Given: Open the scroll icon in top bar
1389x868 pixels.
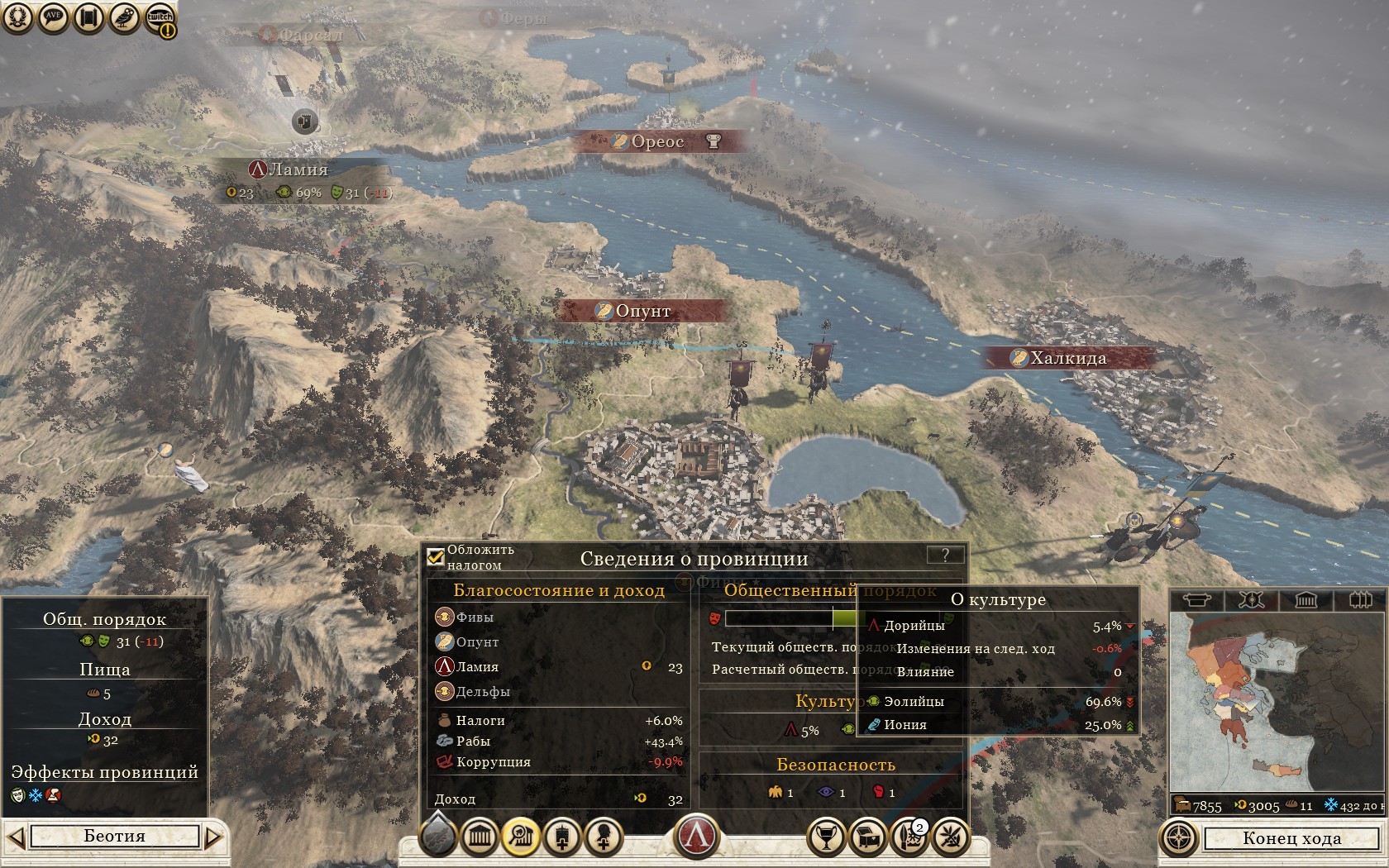Looking at the screenshot, I should coord(89,18).
